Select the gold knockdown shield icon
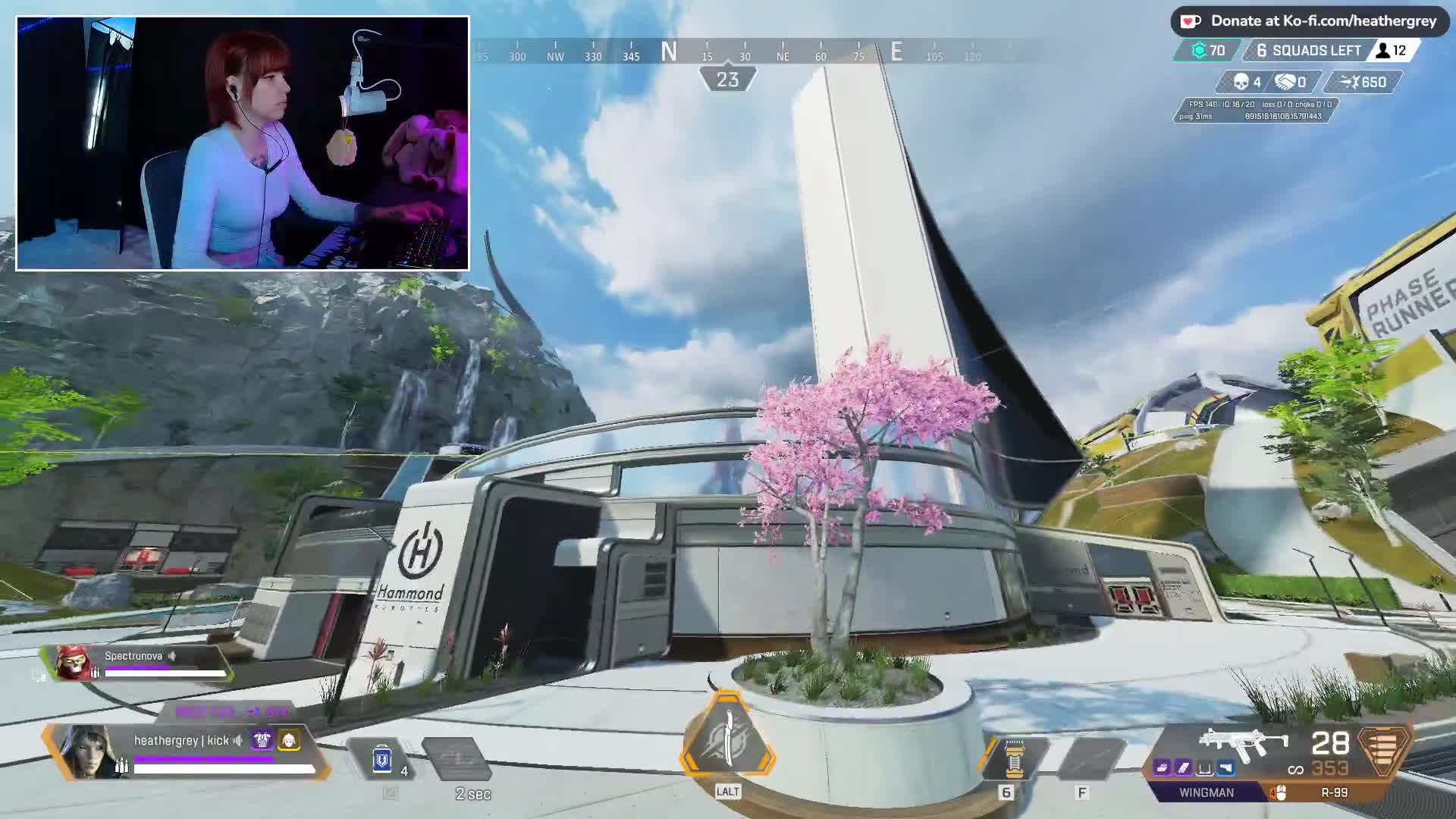1456x819 pixels. tap(289, 740)
